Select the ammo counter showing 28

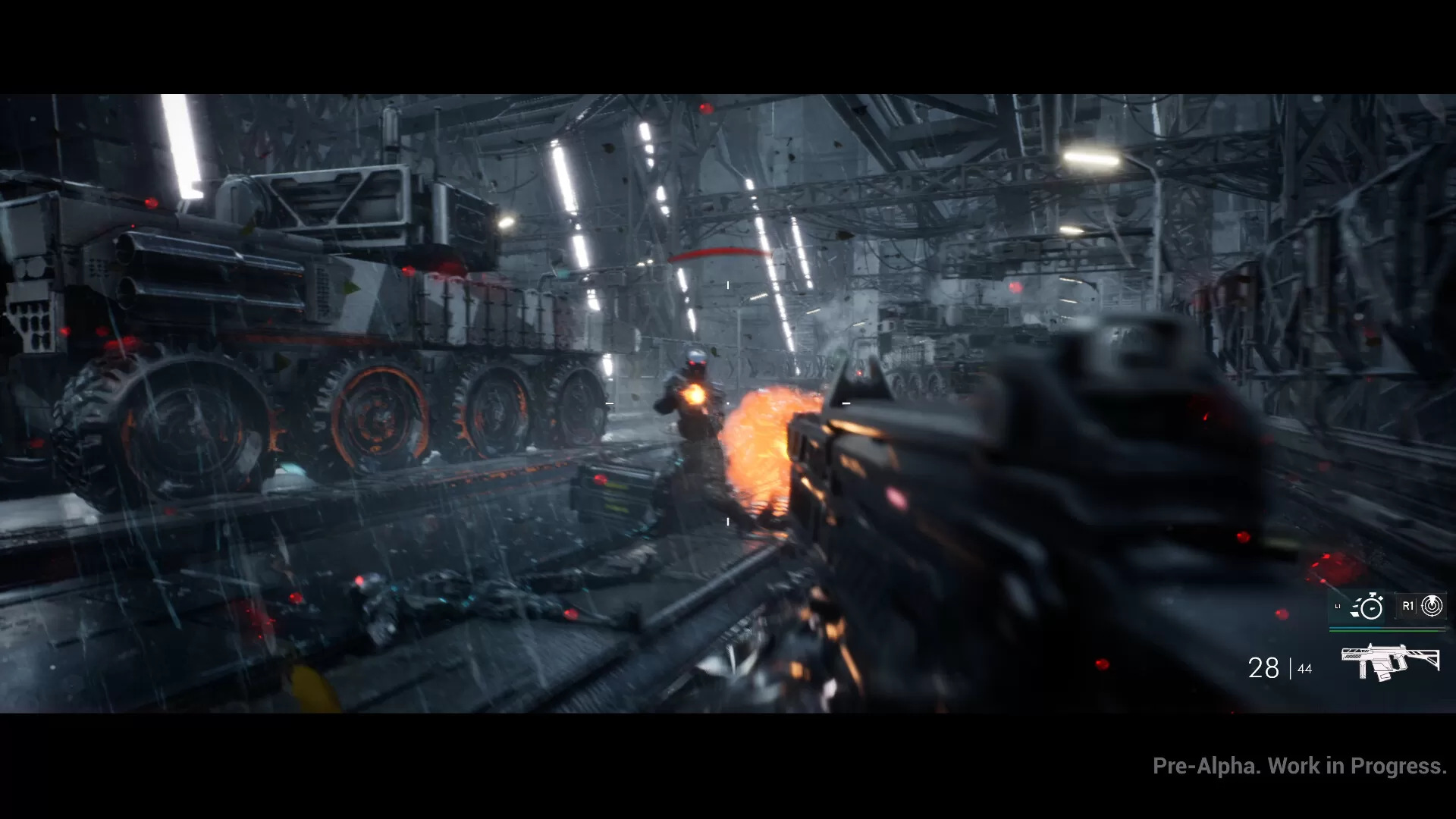click(x=1263, y=668)
